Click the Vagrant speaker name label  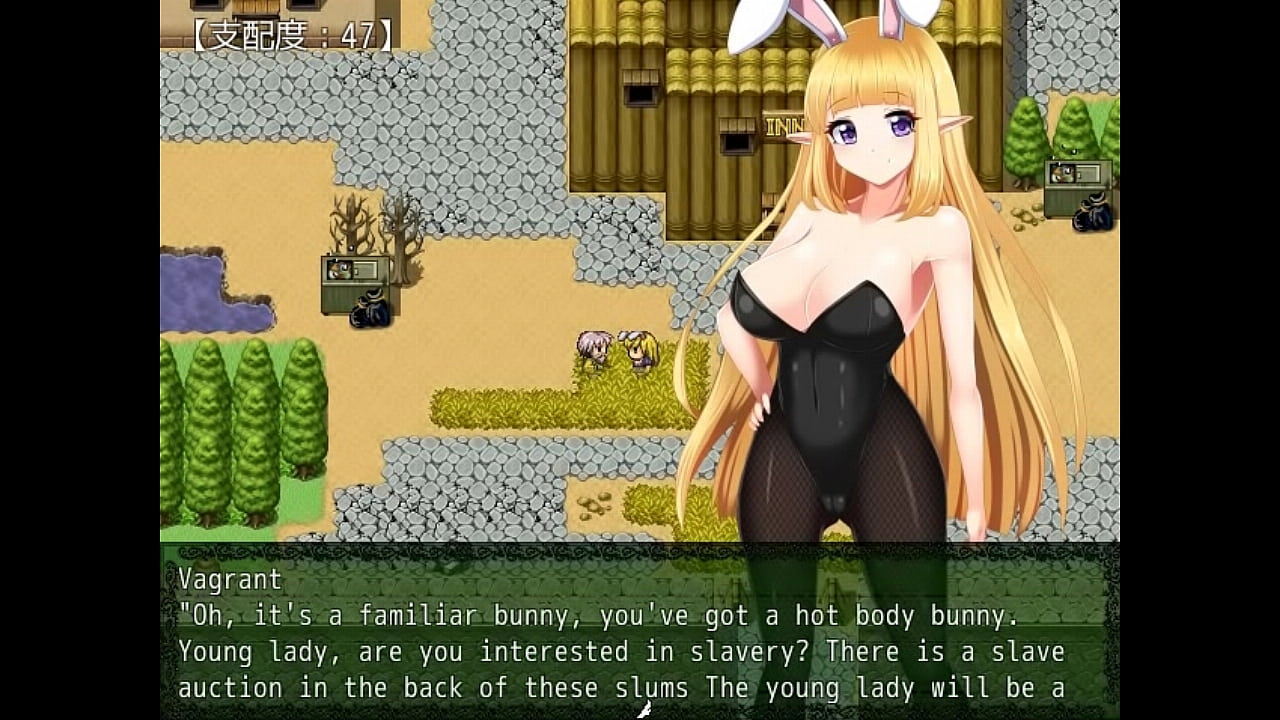pos(228,578)
